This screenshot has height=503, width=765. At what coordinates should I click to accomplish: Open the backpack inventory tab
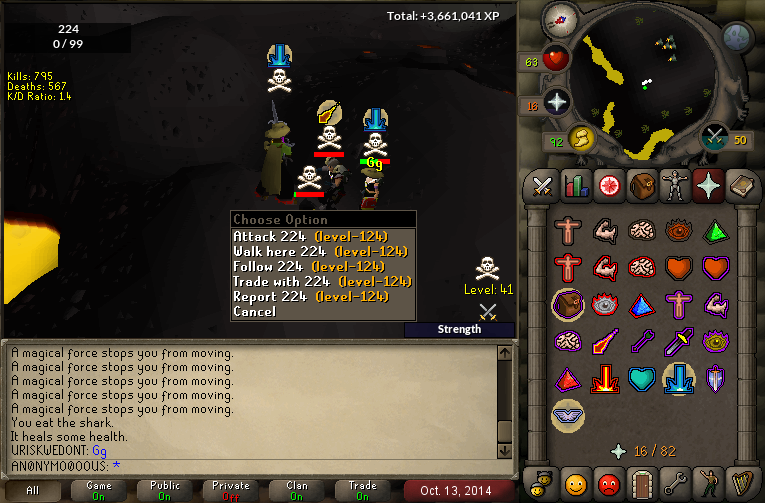coord(640,185)
